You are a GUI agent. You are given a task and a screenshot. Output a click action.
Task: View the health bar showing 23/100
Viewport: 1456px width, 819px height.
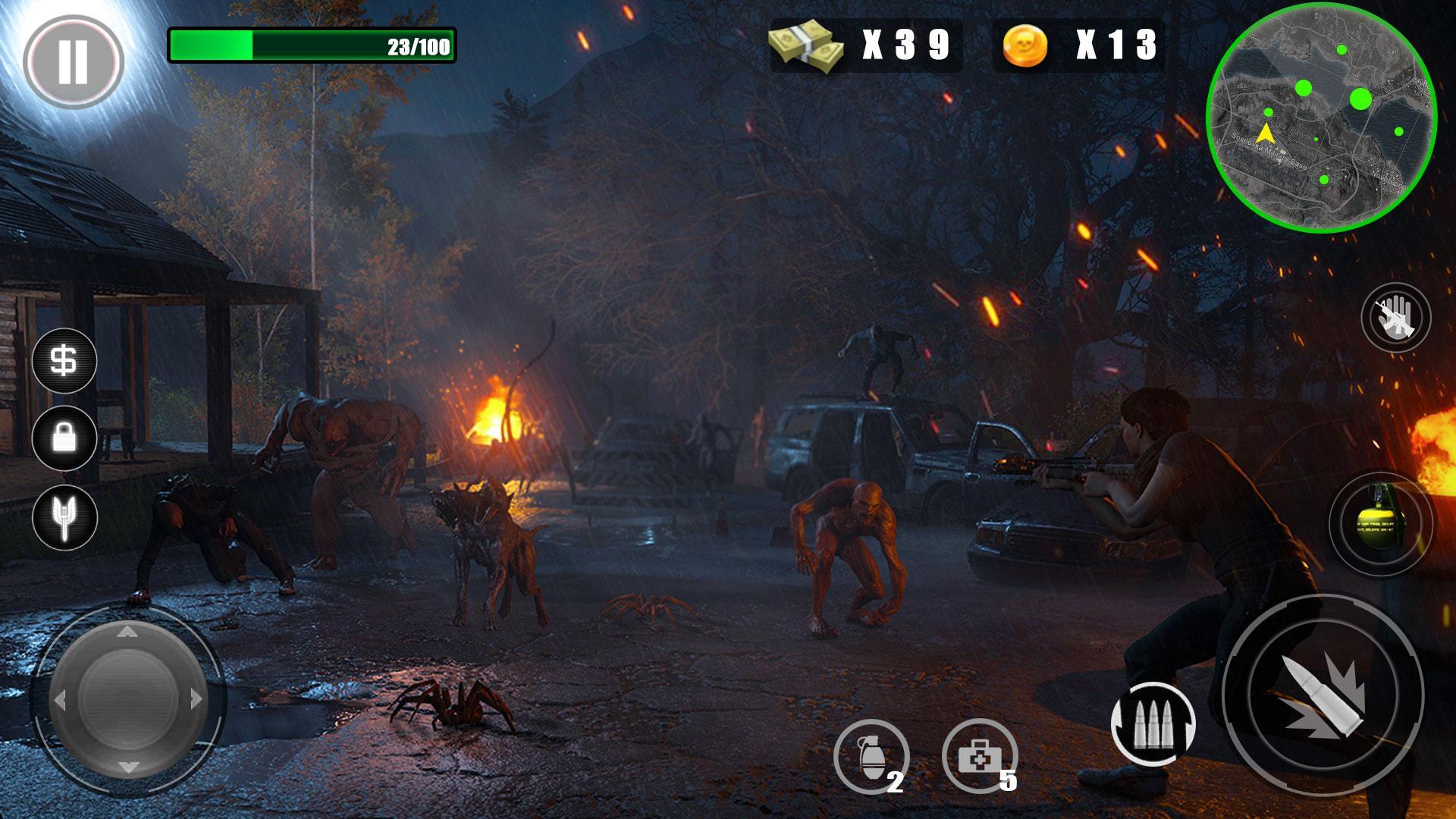[x=311, y=44]
